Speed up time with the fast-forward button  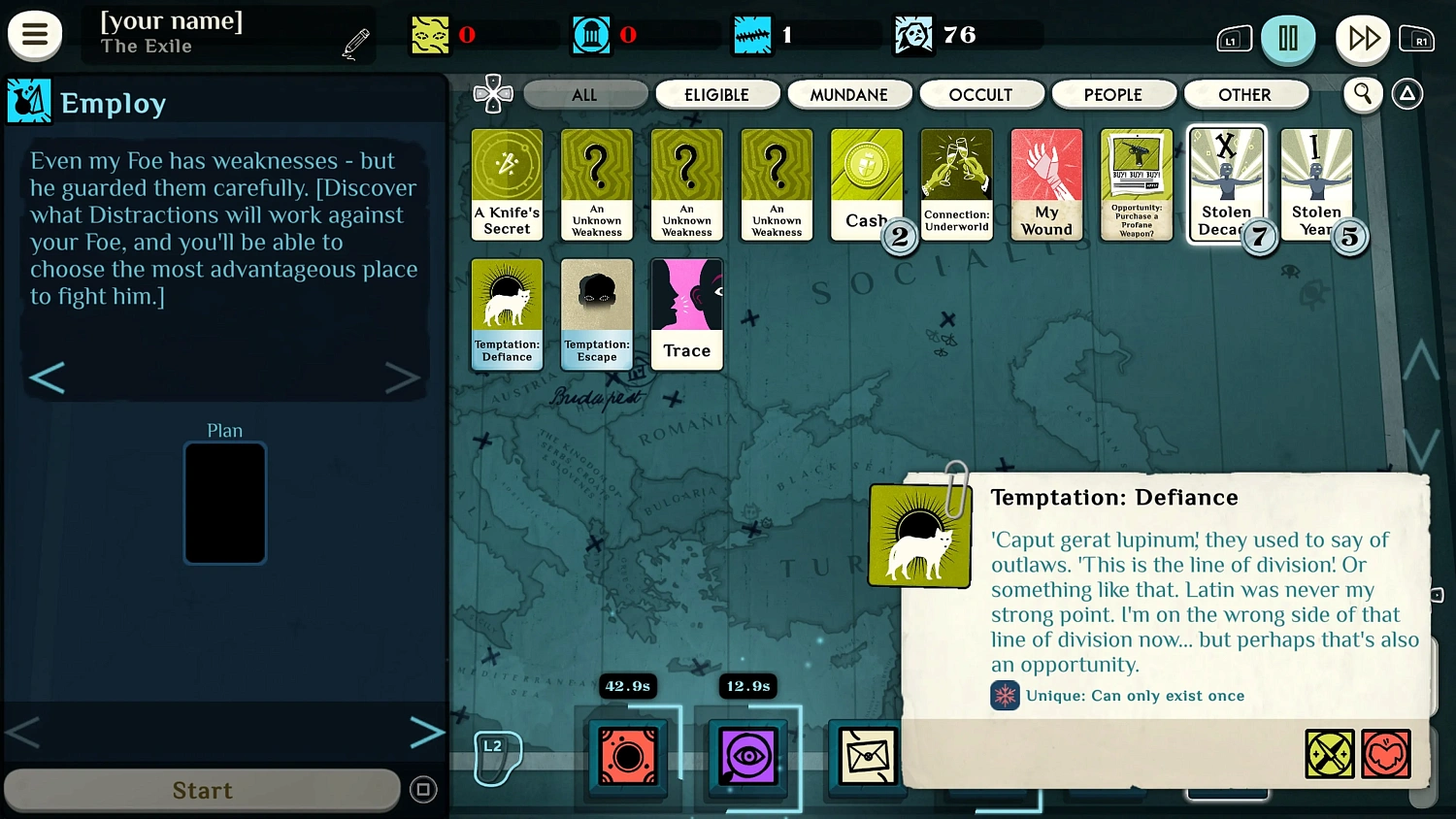point(1363,39)
